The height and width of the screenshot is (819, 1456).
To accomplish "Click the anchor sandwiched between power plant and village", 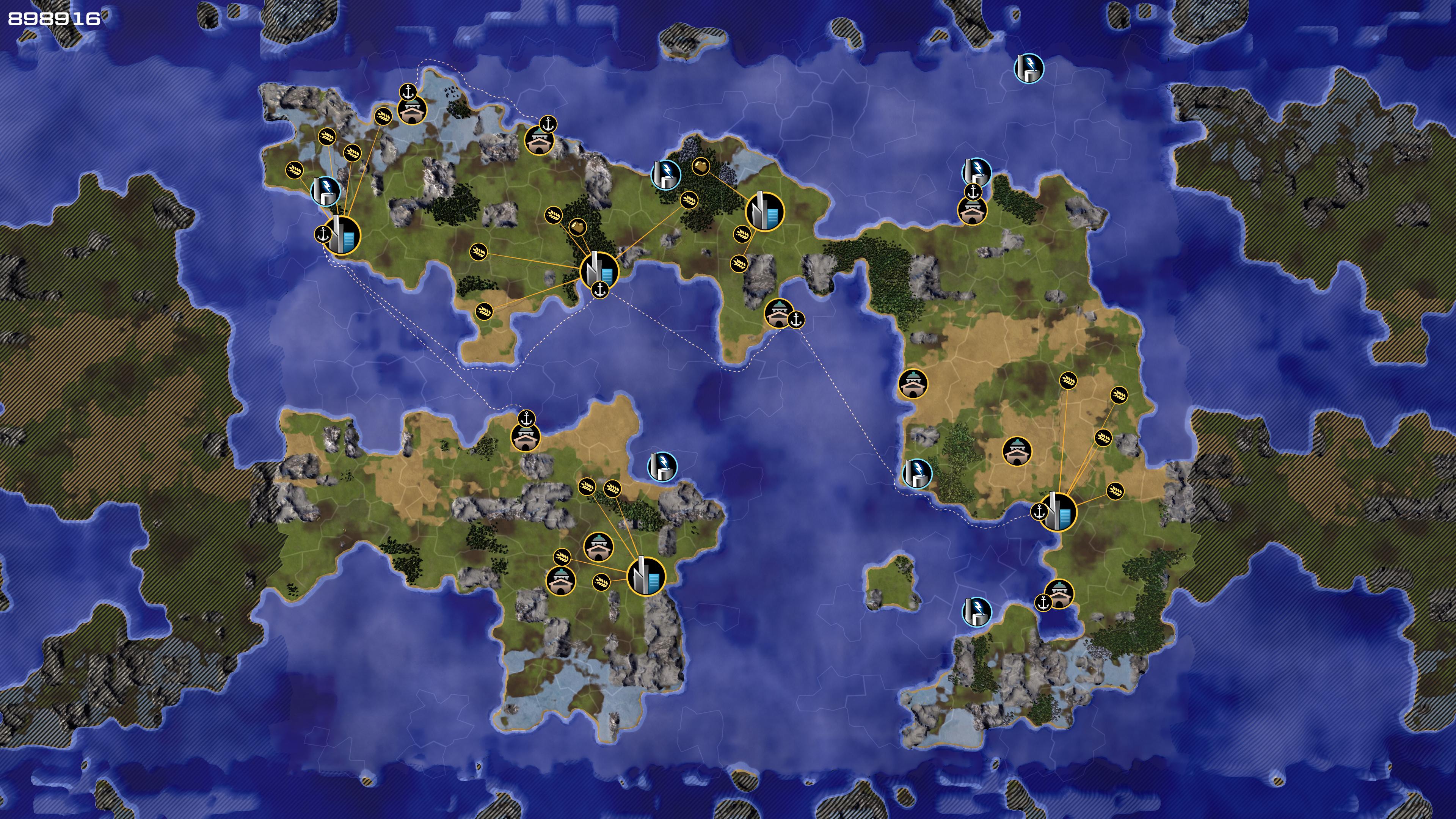I will (973, 192).
